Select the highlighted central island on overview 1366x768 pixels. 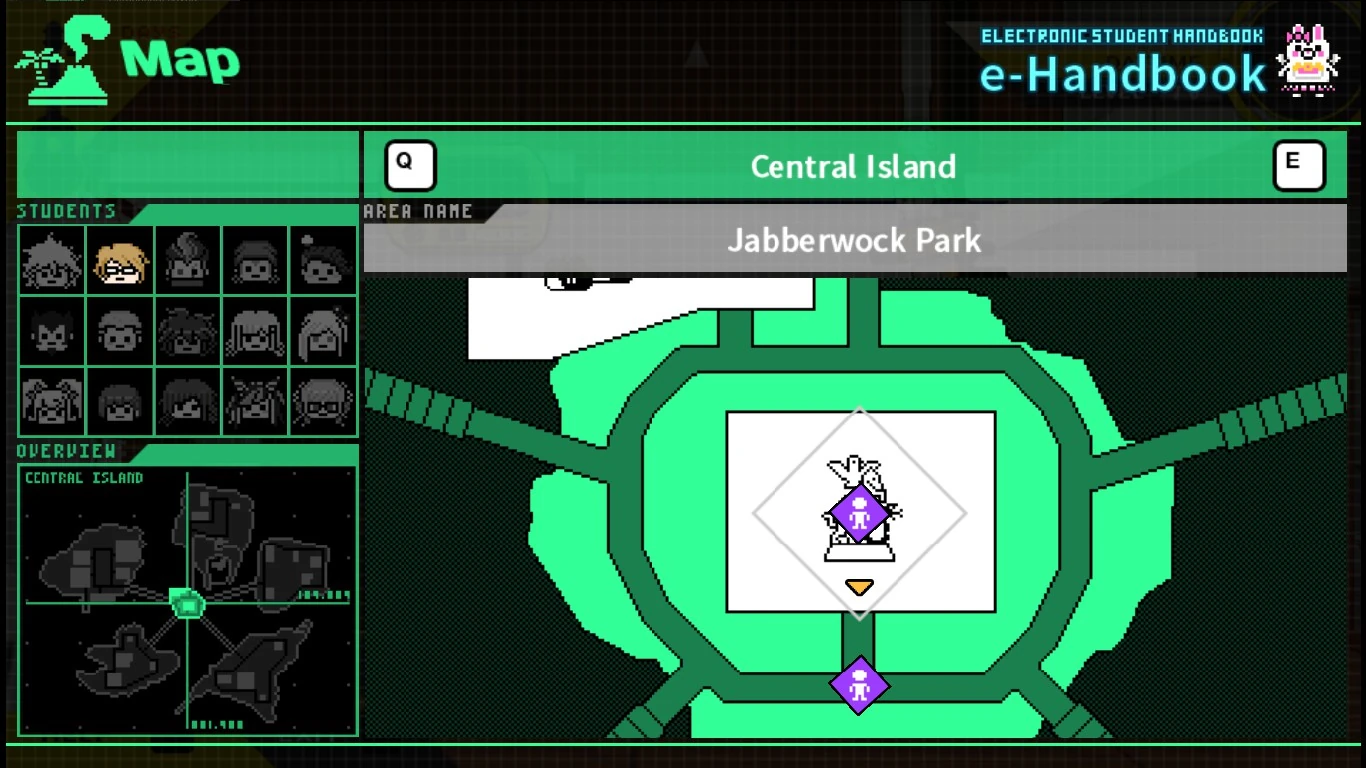187,602
